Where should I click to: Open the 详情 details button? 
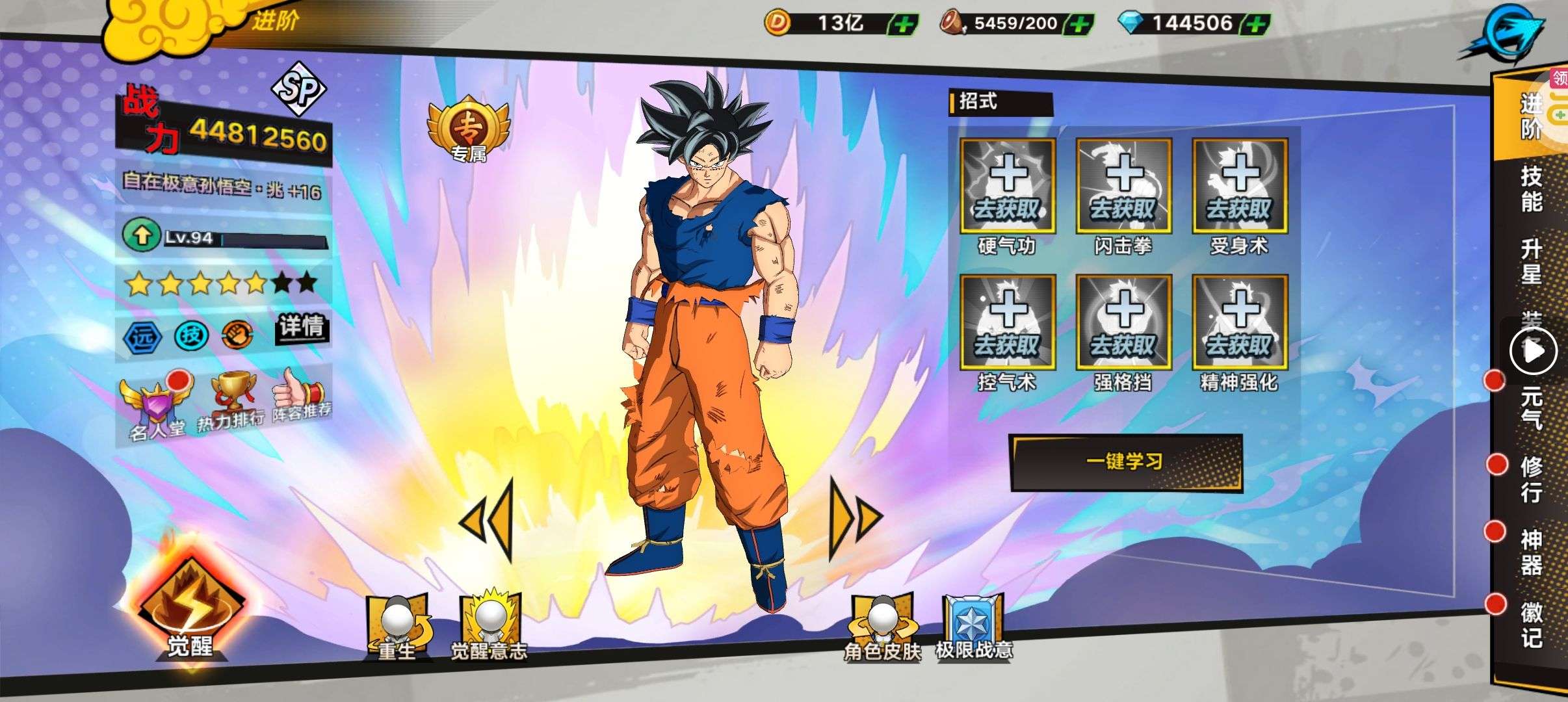302,326
